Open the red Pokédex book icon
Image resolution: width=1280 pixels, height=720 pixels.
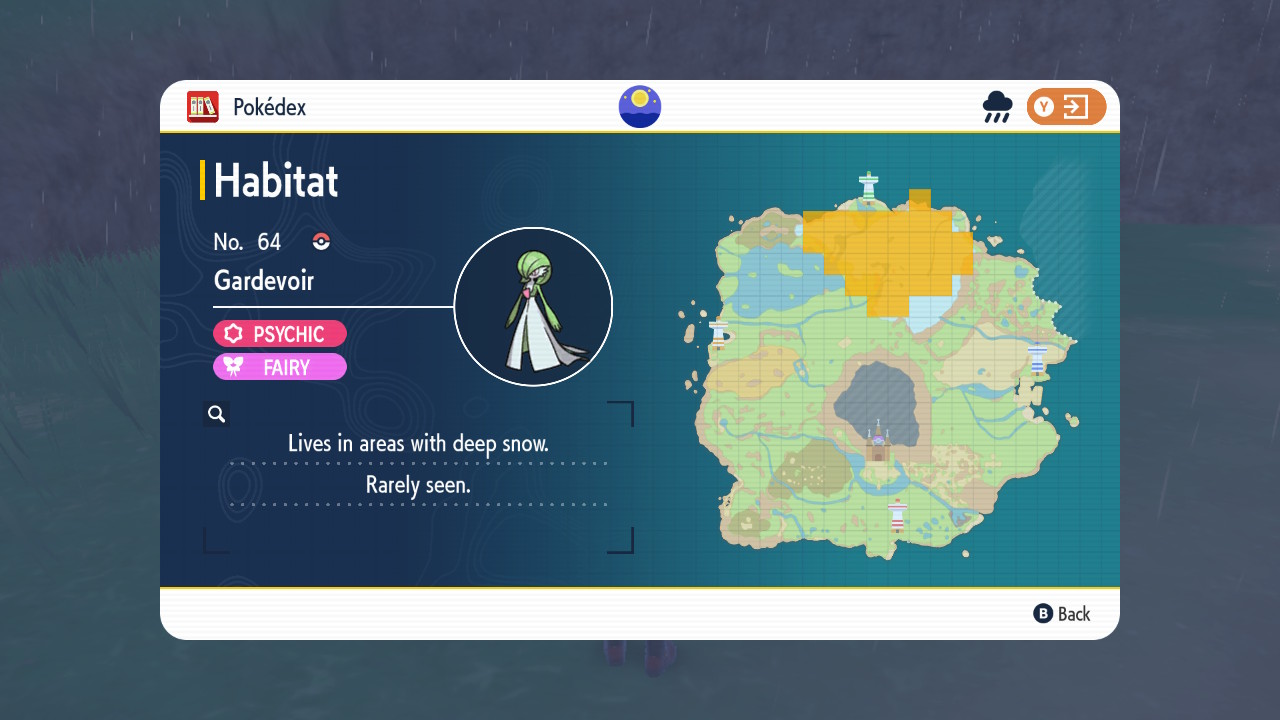click(x=201, y=106)
